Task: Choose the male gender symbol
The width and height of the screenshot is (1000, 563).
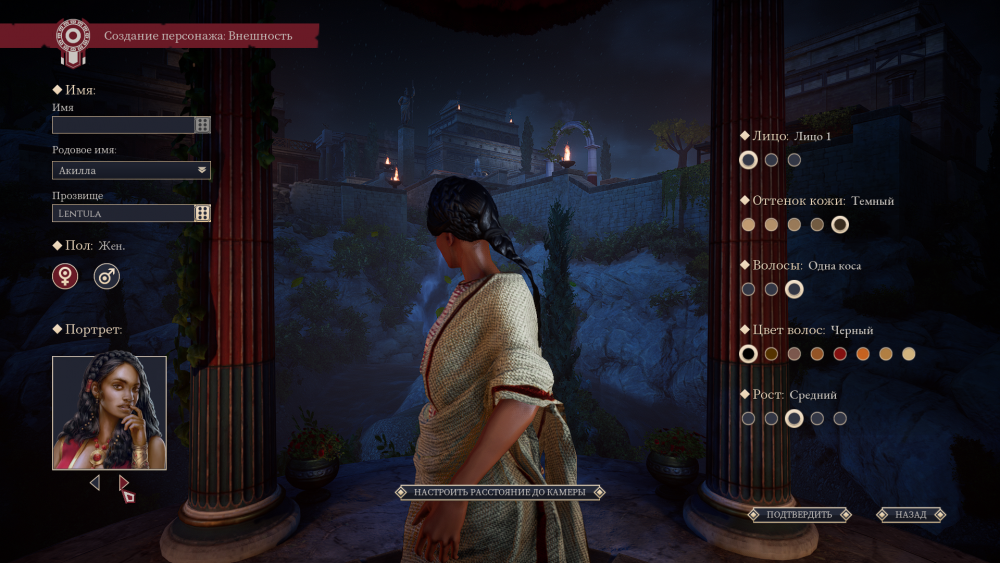Action: 107,276
